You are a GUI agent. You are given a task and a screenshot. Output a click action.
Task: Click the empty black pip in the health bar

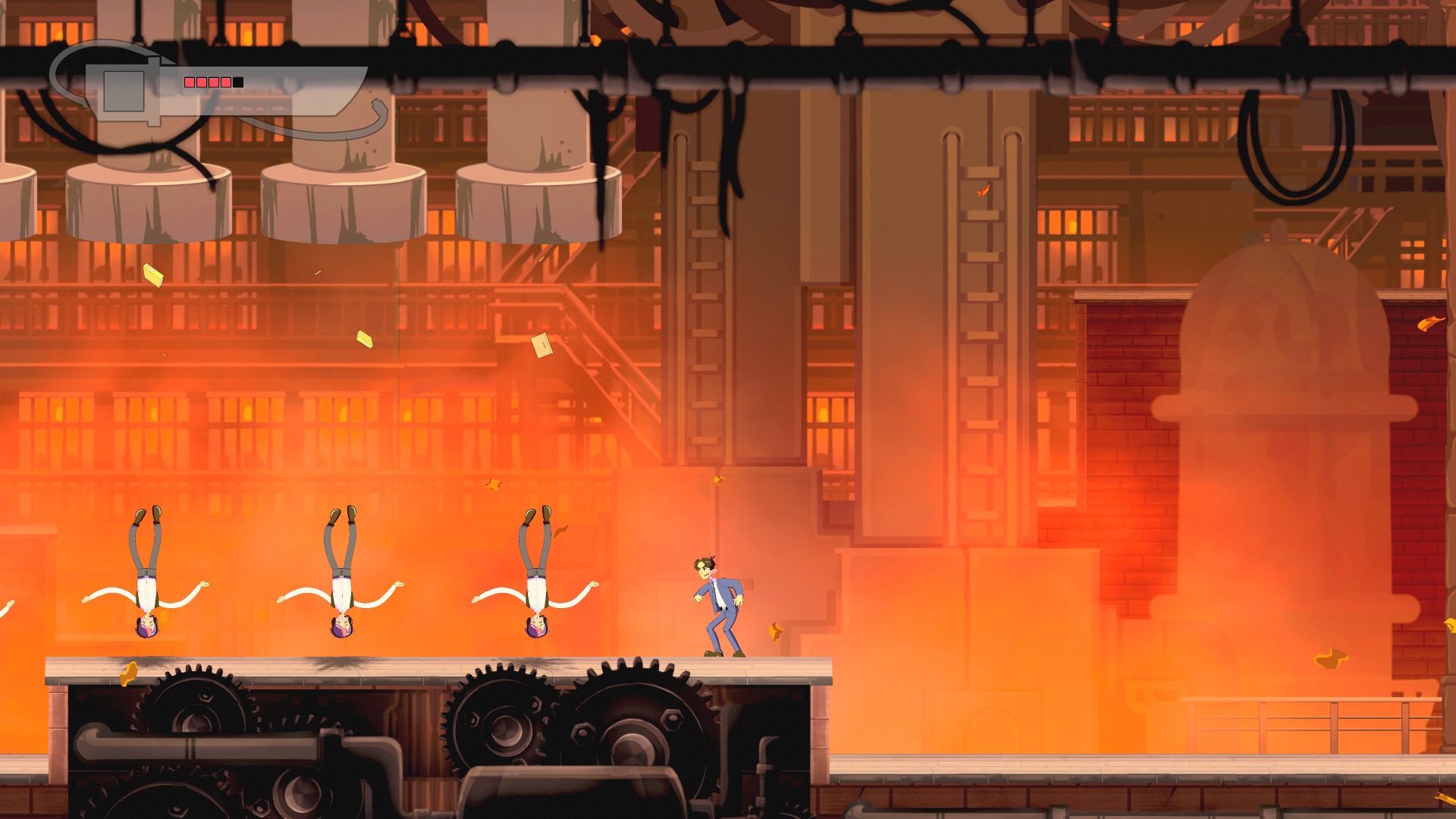[x=237, y=82]
